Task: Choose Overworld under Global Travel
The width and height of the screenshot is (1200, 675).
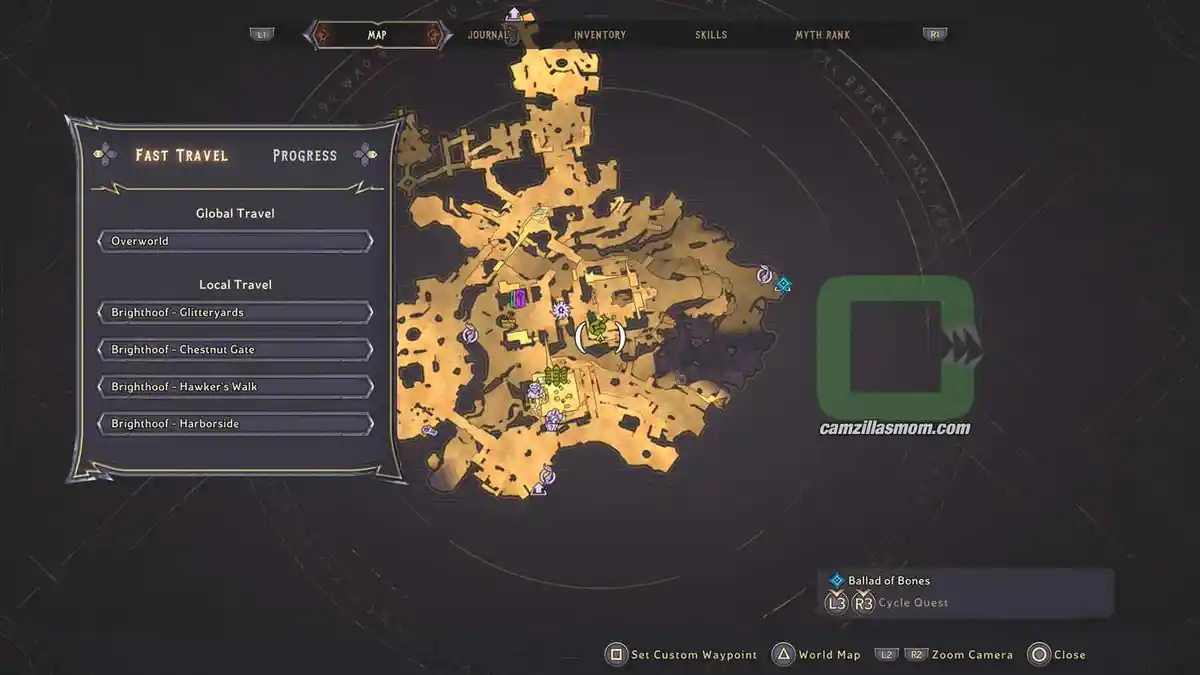Action: point(235,242)
